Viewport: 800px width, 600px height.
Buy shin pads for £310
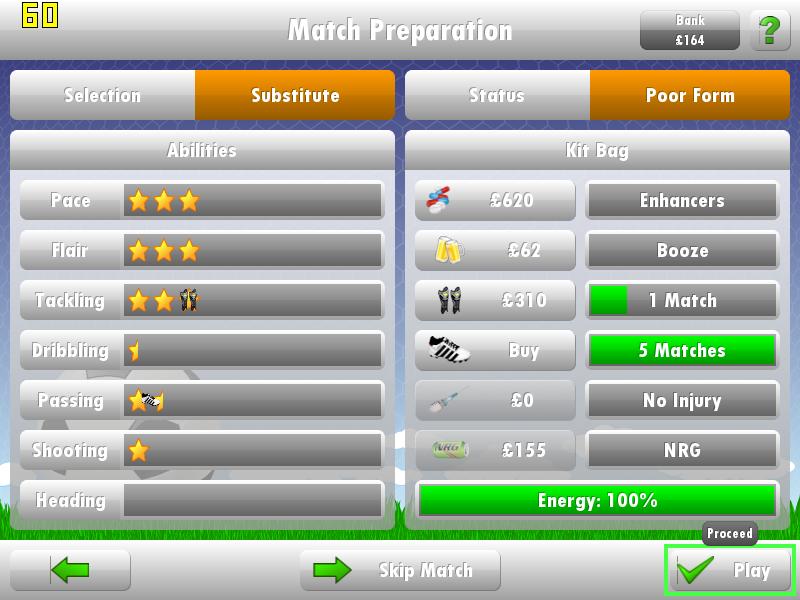point(495,300)
